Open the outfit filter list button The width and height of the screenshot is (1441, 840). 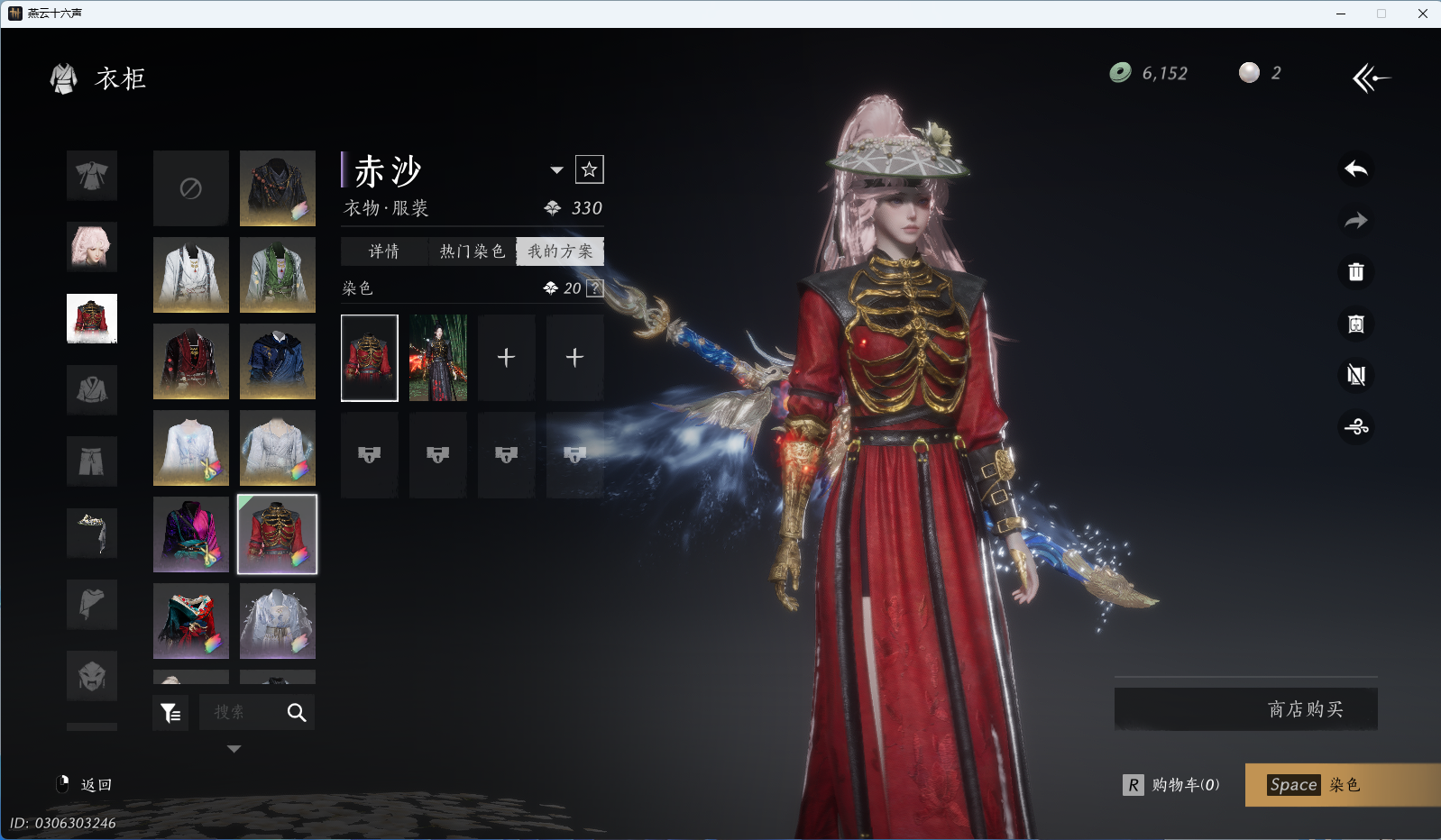pyautogui.click(x=170, y=713)
